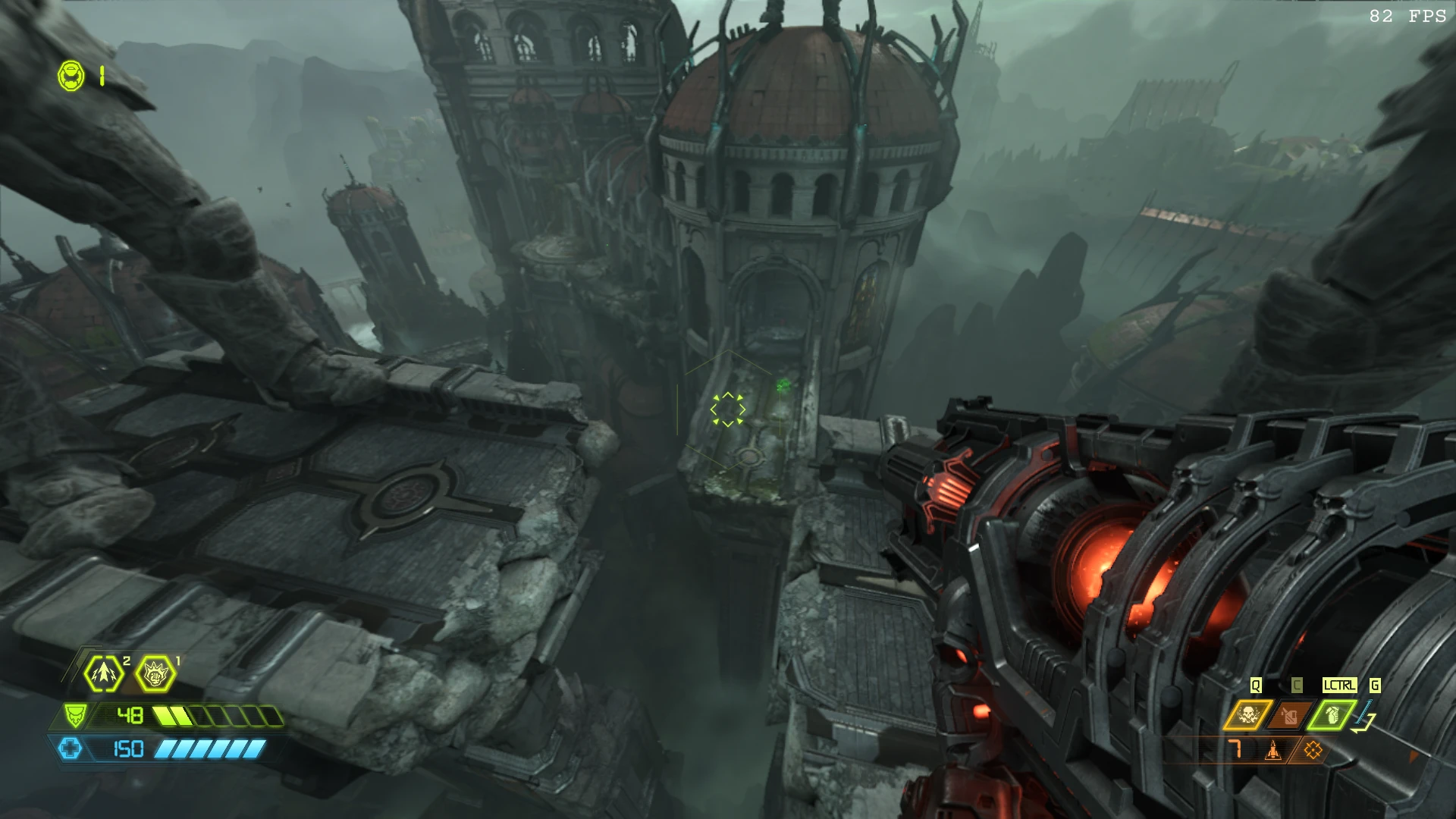Click the G keybind label

1374,685
